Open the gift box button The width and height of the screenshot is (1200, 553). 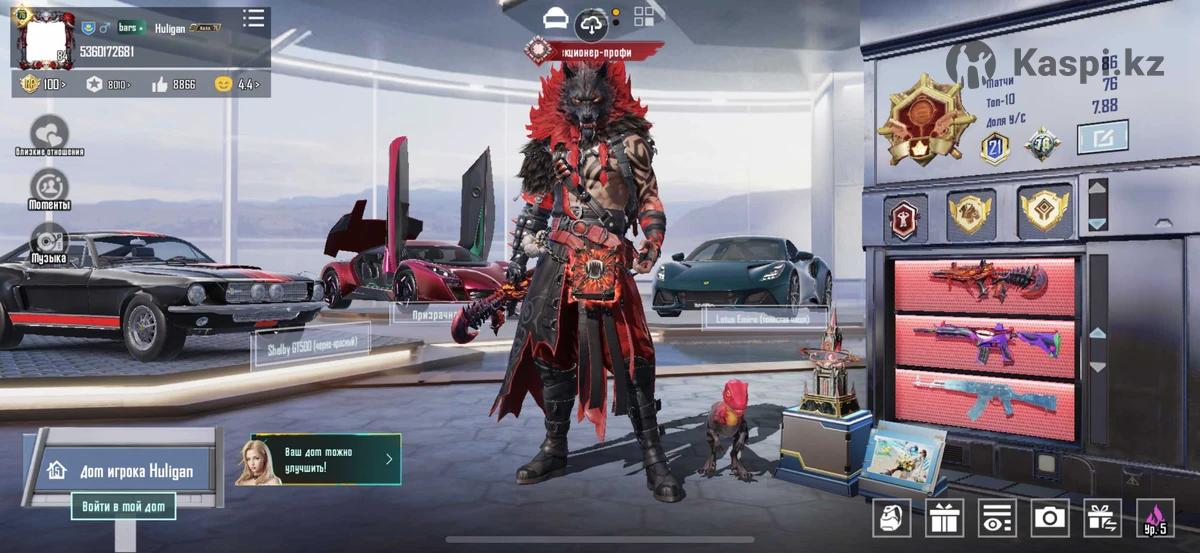tap(944, 517)
